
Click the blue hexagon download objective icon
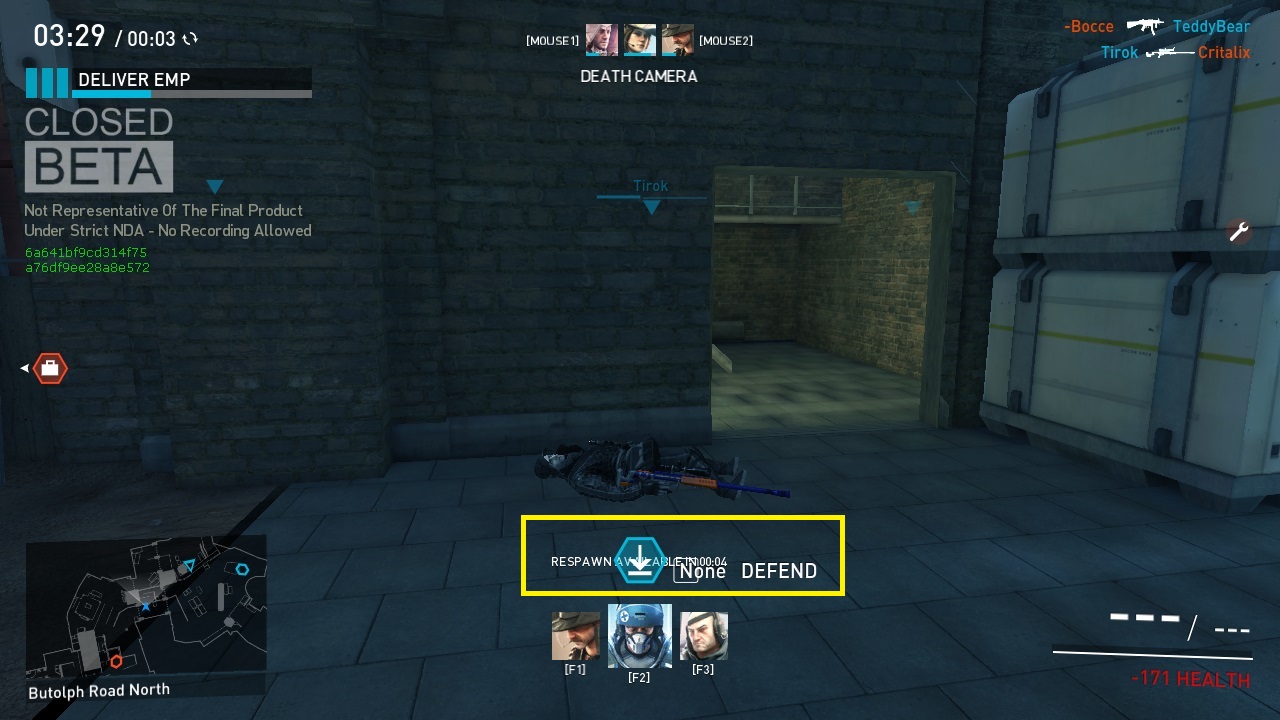coord(639,559)
